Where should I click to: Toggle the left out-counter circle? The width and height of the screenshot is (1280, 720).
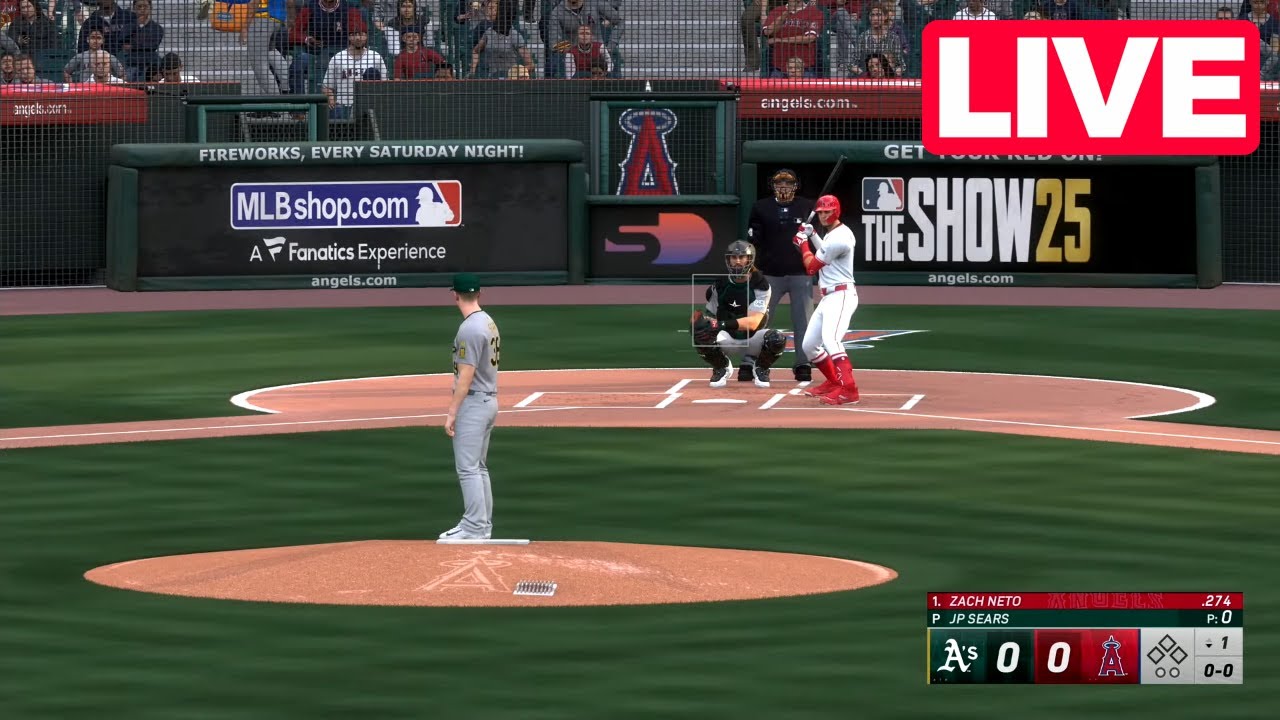(1161, 673)
